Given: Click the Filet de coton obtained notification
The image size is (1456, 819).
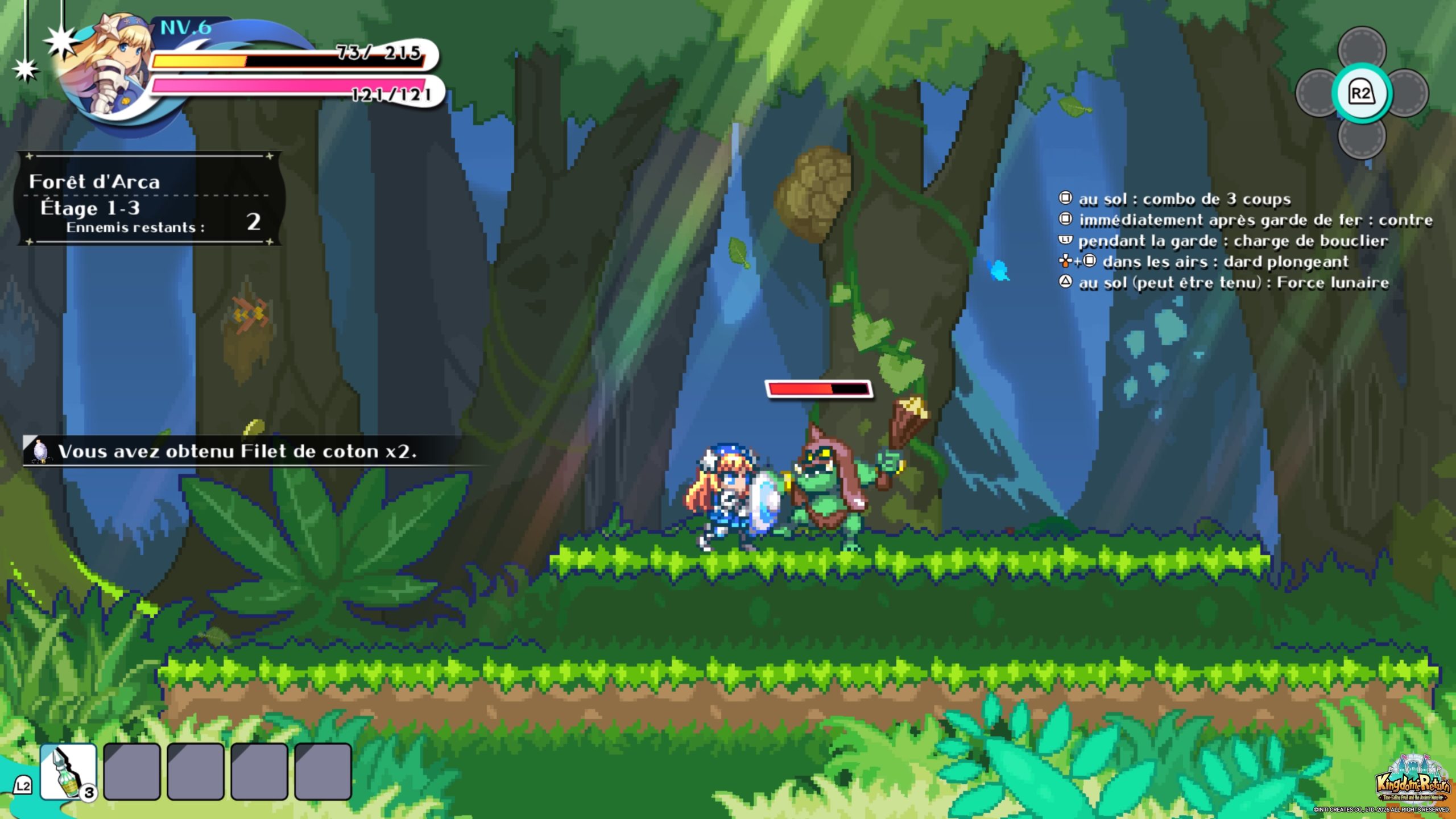Looking at the screenshot, I should click(x=239, y=452).
